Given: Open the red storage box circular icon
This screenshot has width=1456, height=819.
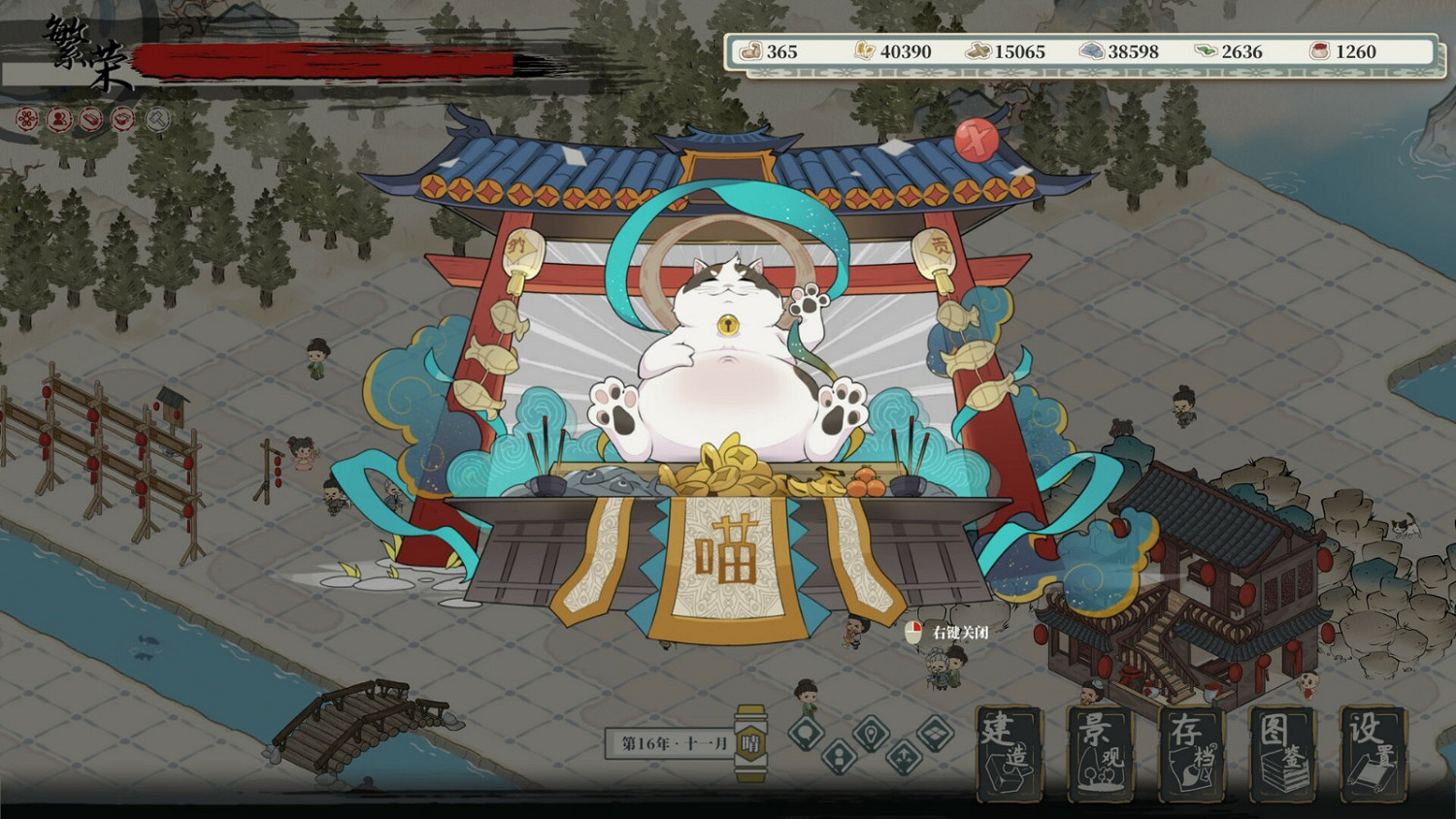Looking at the screenshot, I should (x=121, y=119).
